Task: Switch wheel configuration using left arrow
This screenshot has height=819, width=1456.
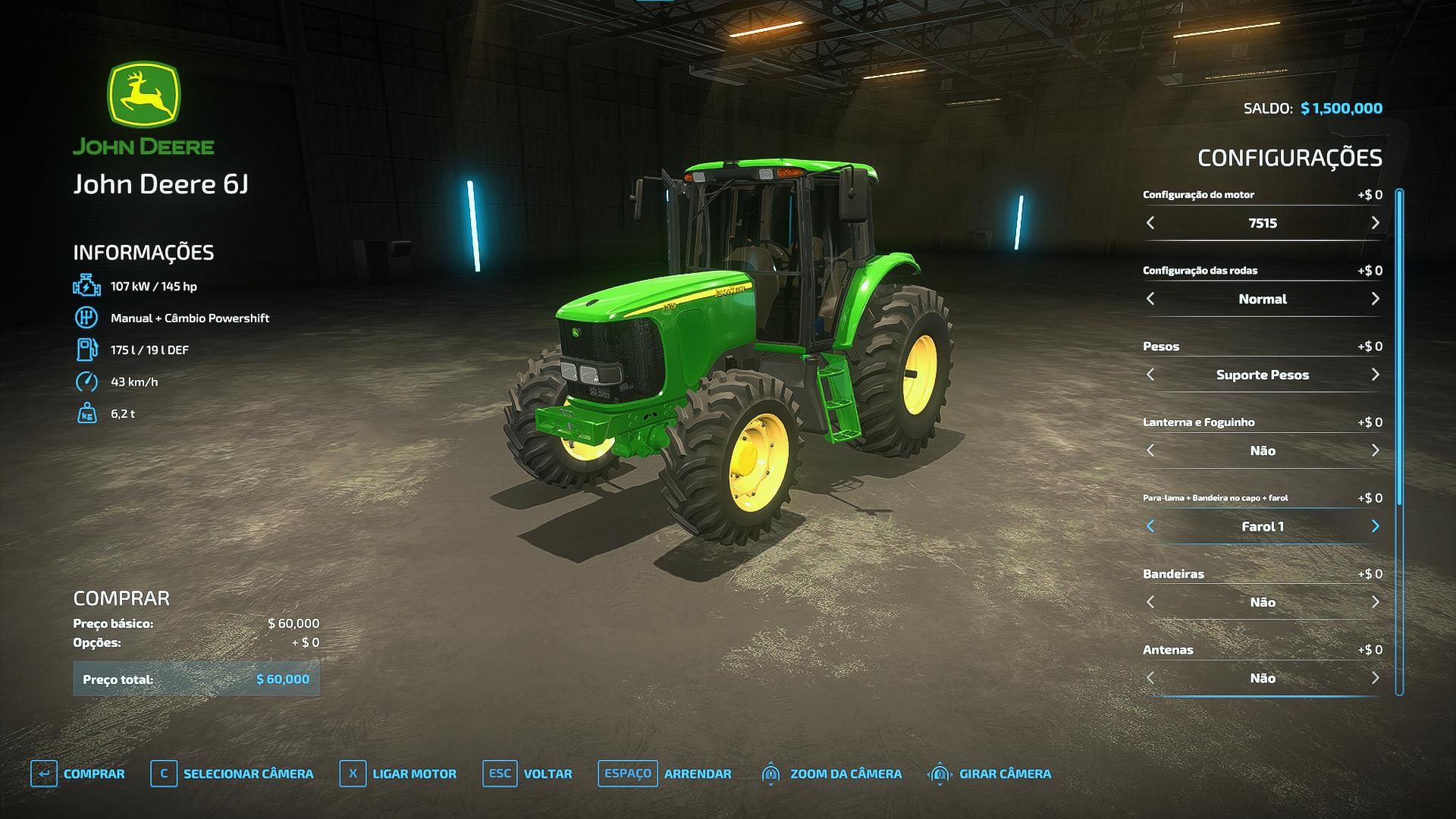Action: pyautogui.click(x=1151, y=299)
